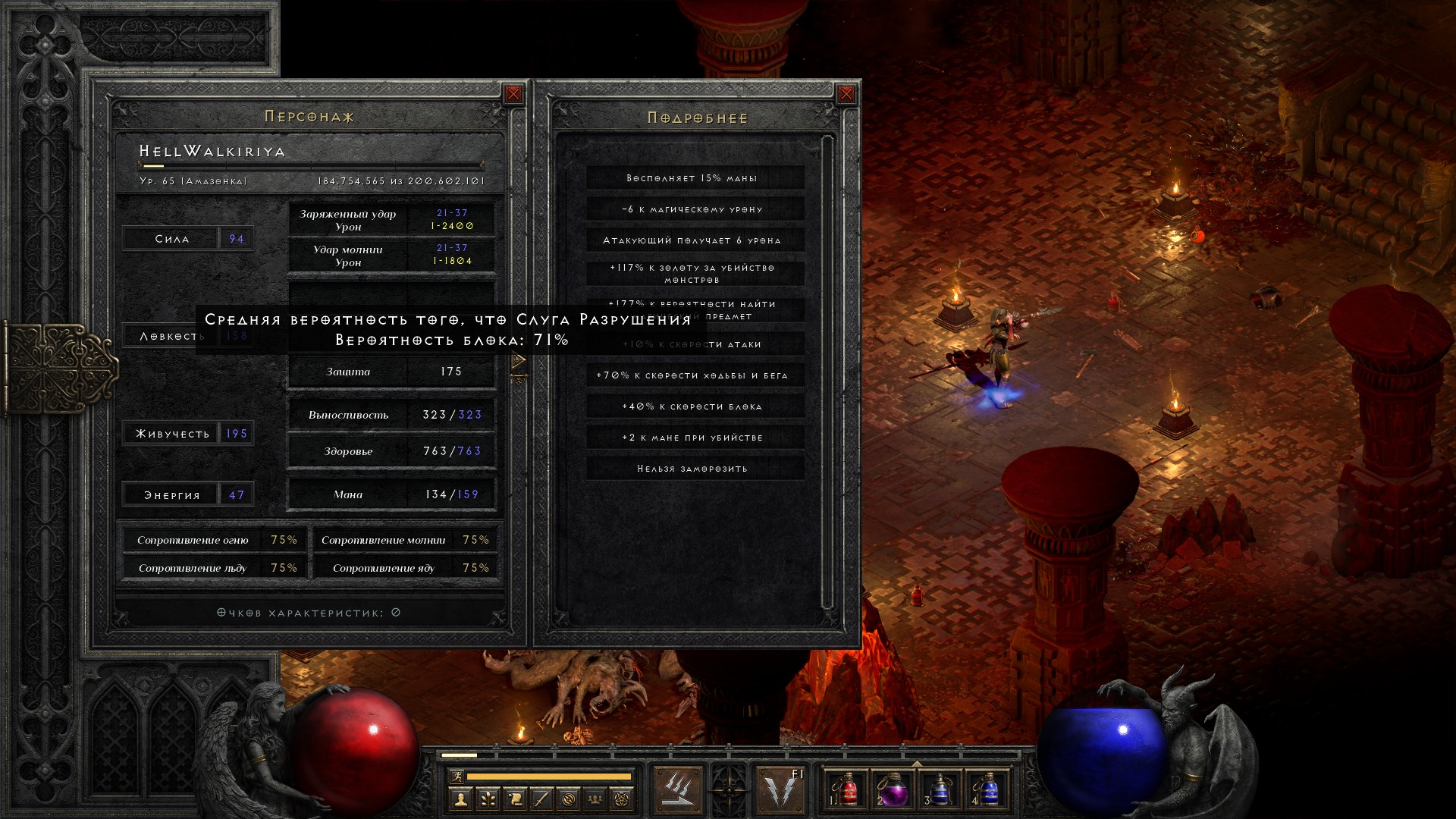Close the Персонаж character panel

513,94
